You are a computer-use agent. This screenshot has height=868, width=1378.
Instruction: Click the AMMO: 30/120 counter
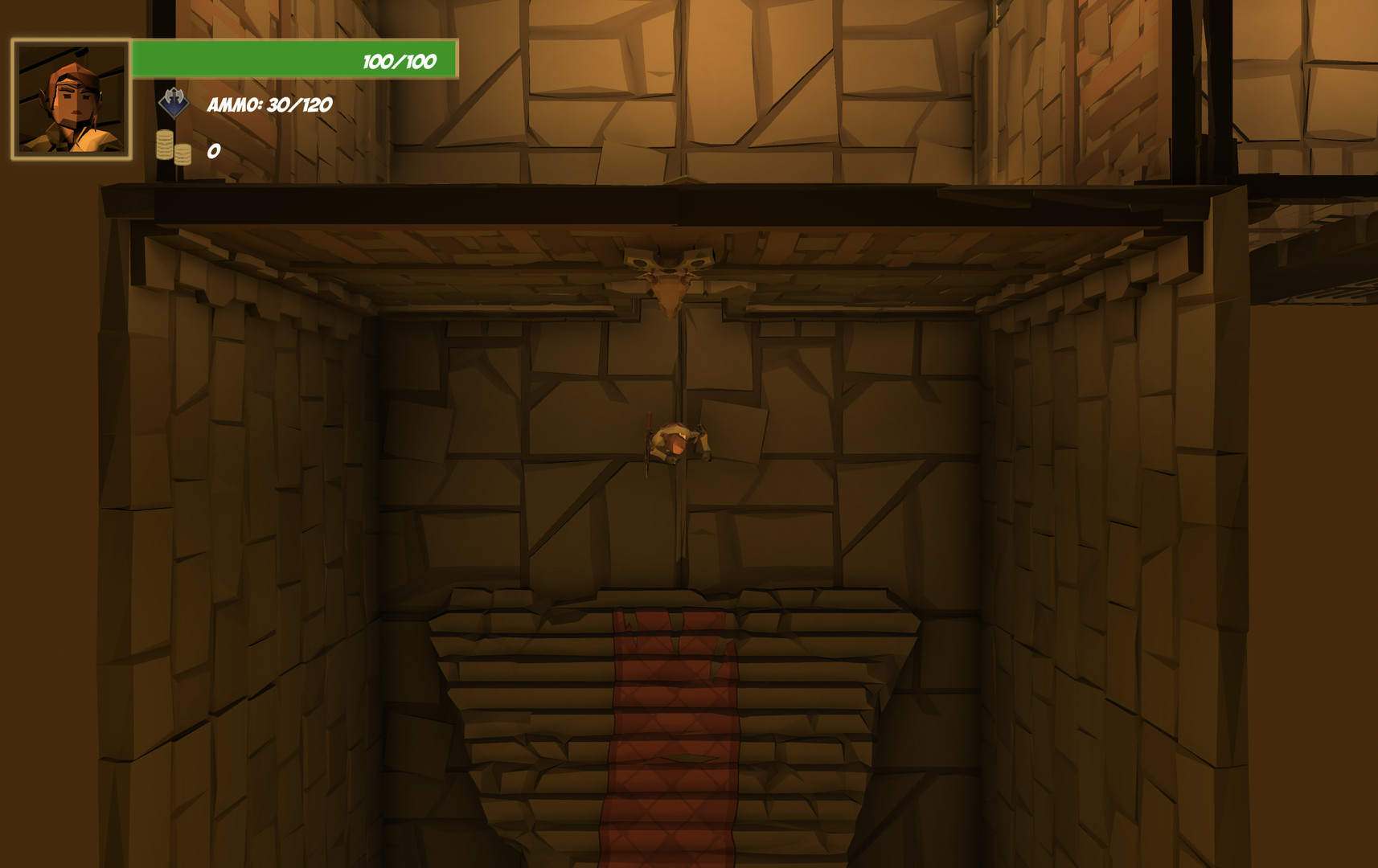269,104
